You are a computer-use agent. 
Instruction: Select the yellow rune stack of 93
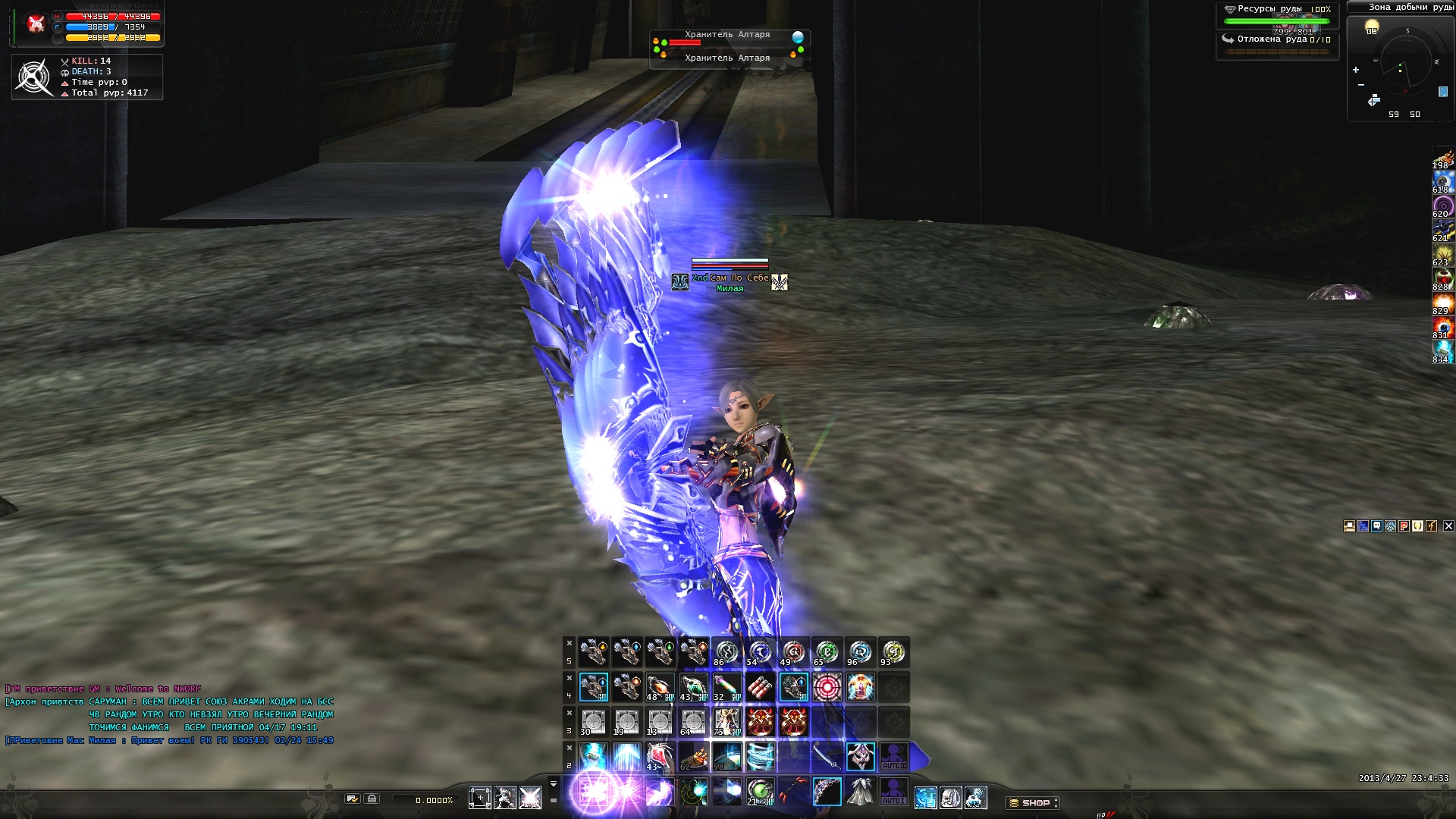(893, 652)
